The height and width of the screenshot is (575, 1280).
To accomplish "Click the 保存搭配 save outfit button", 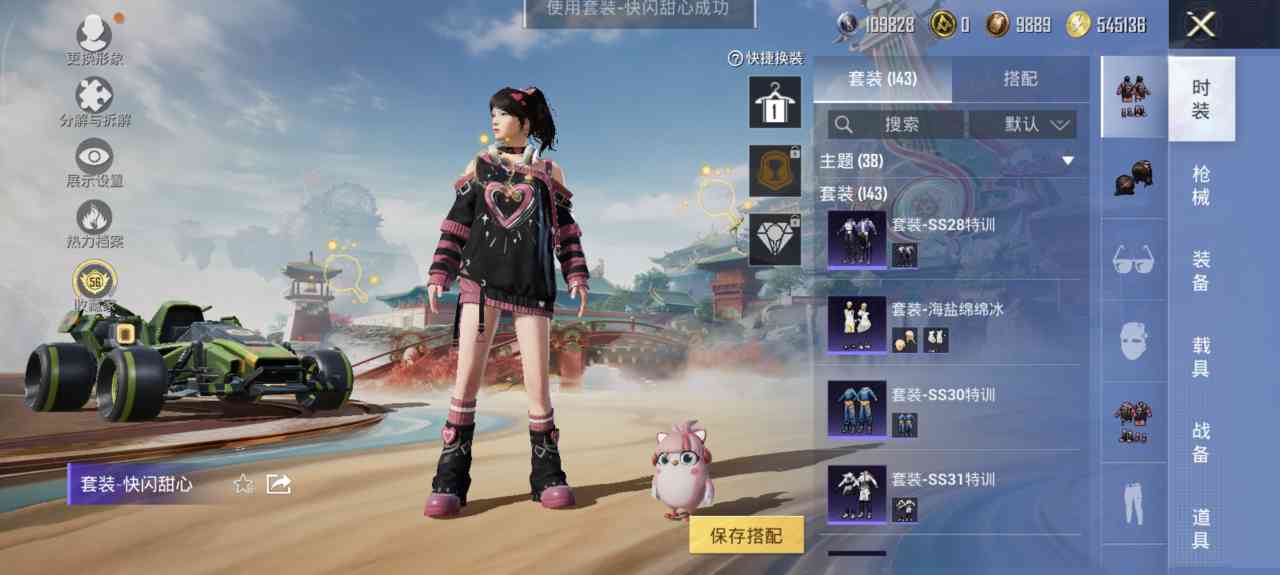I will tap(746, 535).
